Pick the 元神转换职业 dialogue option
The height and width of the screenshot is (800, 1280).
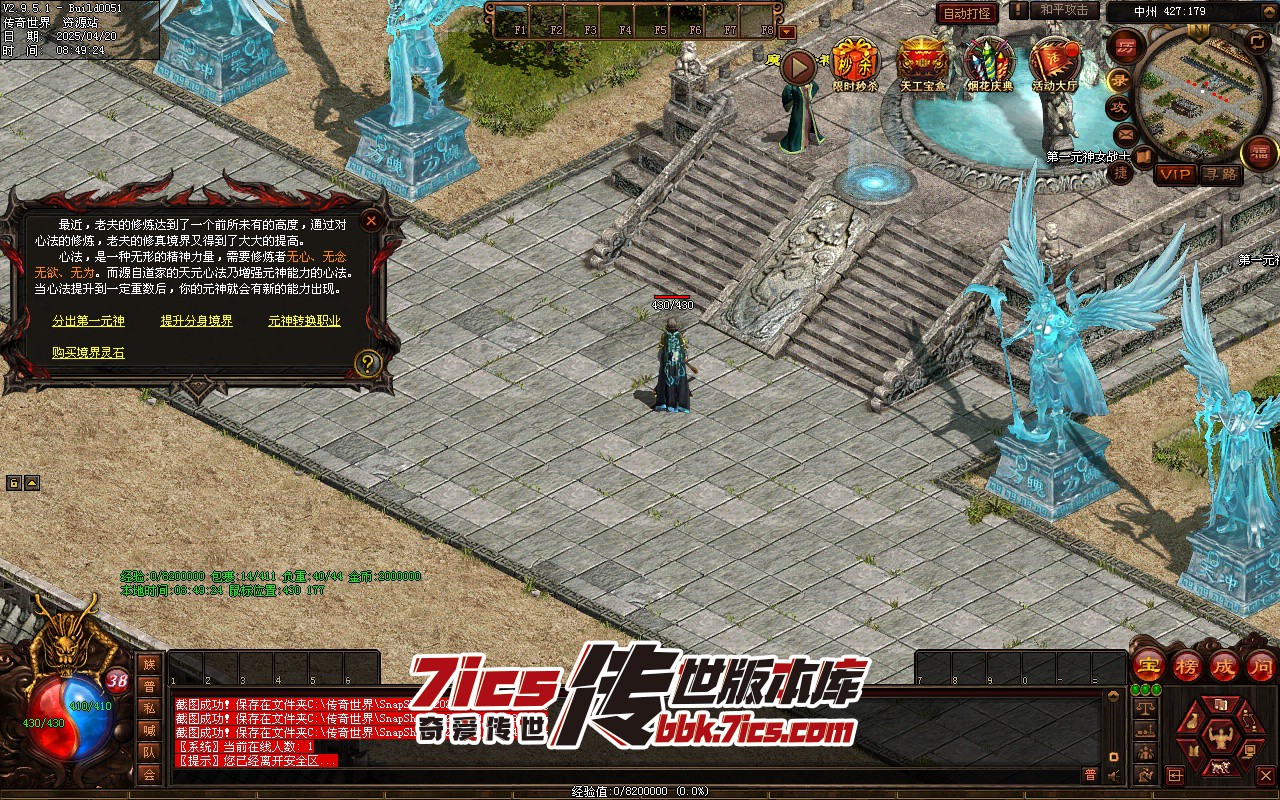tap(304, 321)
